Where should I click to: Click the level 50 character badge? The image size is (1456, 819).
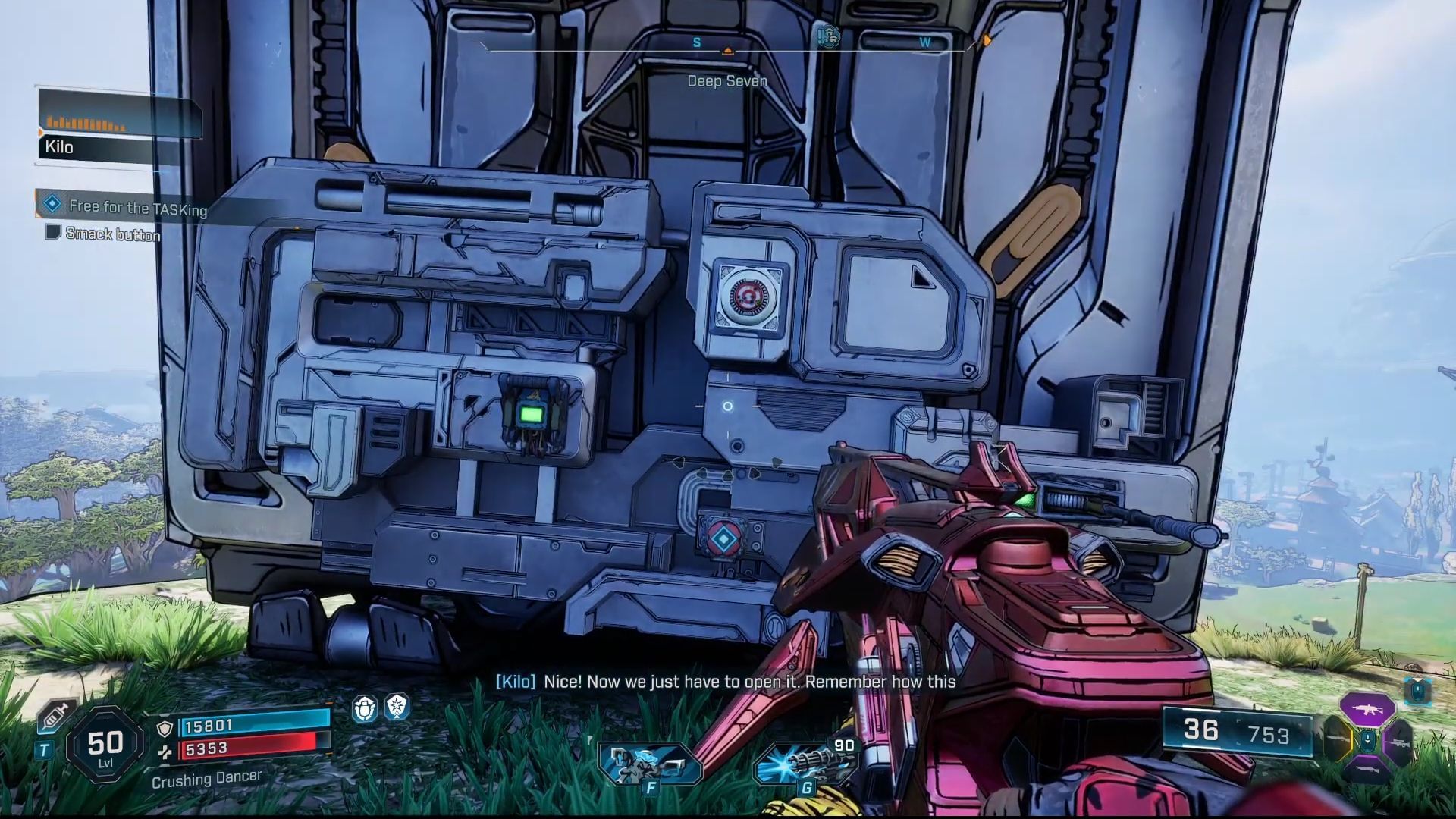point(105,745)
